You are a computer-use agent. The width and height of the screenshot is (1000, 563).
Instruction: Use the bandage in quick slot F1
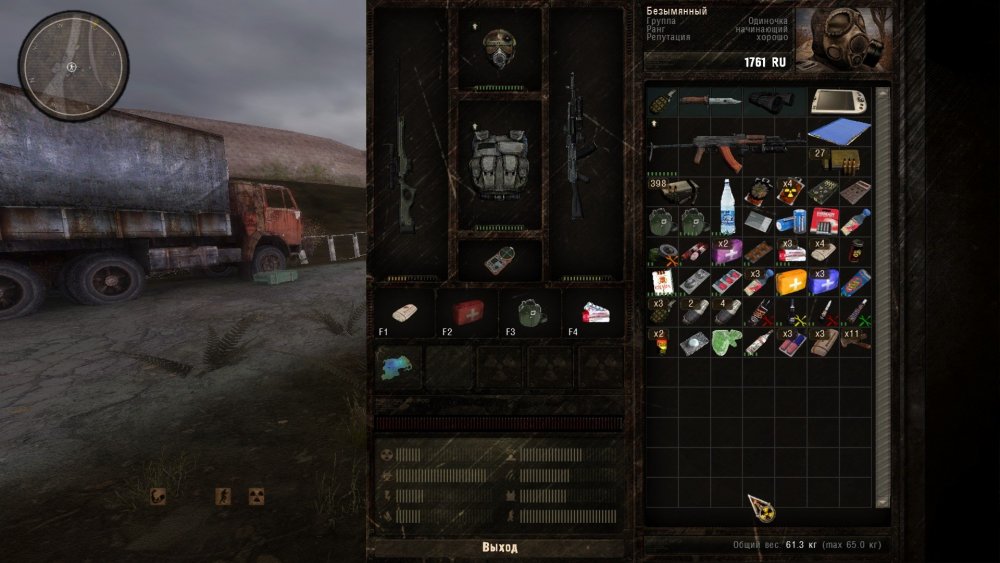pos(405,312)
